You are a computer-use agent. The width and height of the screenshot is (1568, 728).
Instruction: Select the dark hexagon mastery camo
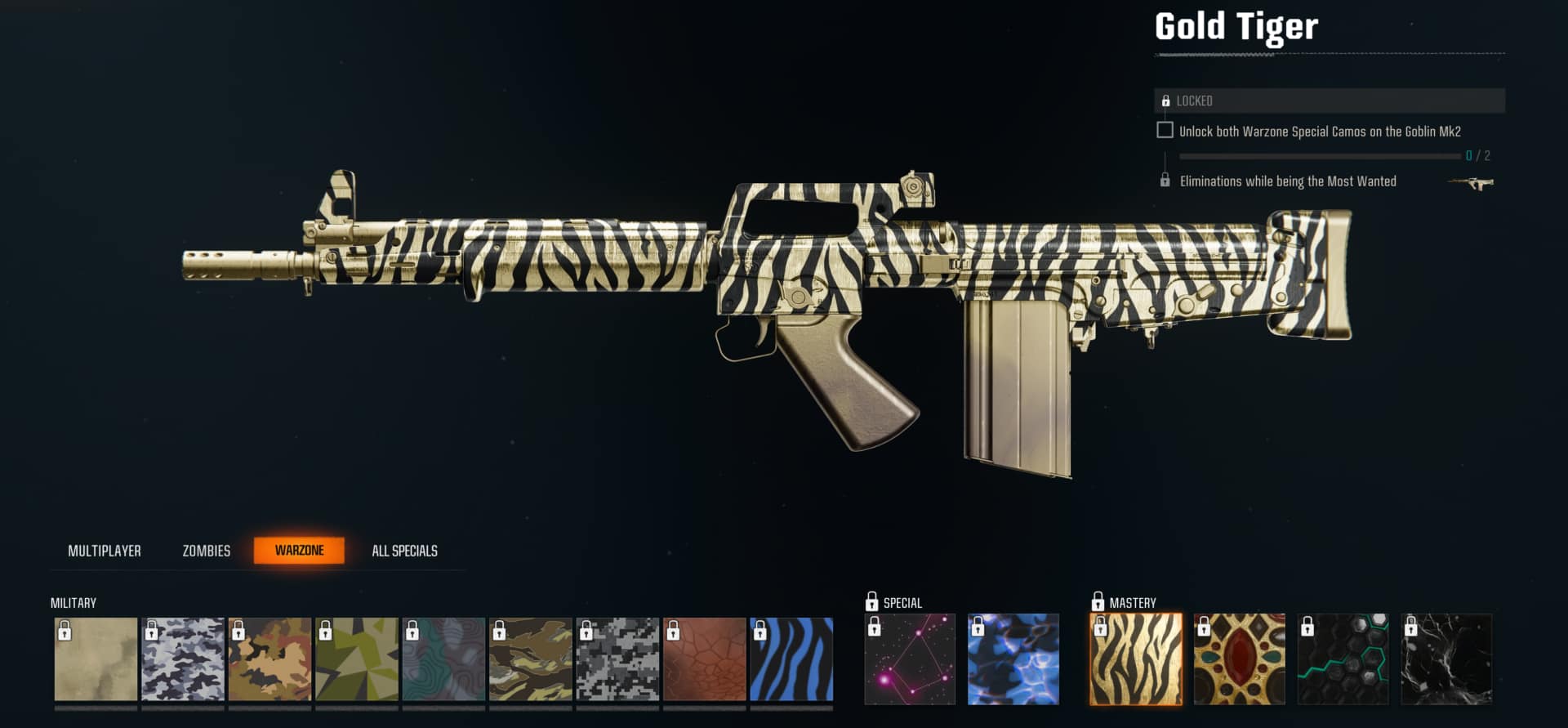(x=1343, y=659)
